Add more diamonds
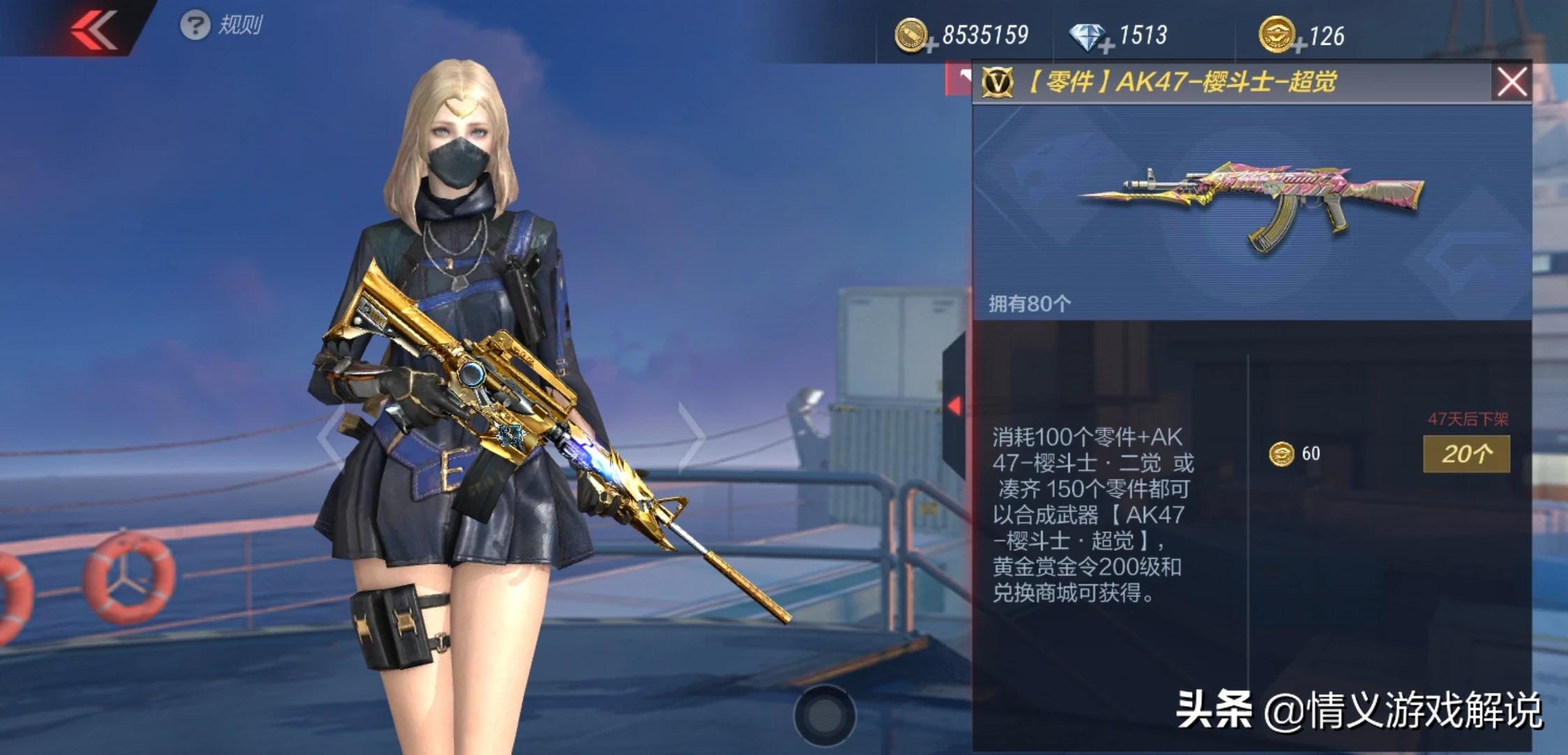The height and width of the screenshot is (755, 1568). click(x=1106, y=47)
